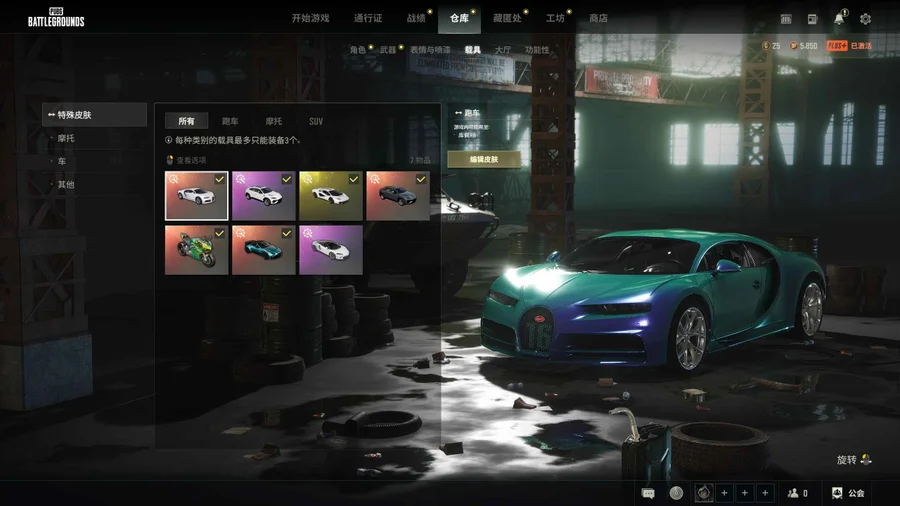Select the green motorcycle skin tile
This screenshot has width=900, height=506.
[x=196, y=249]
